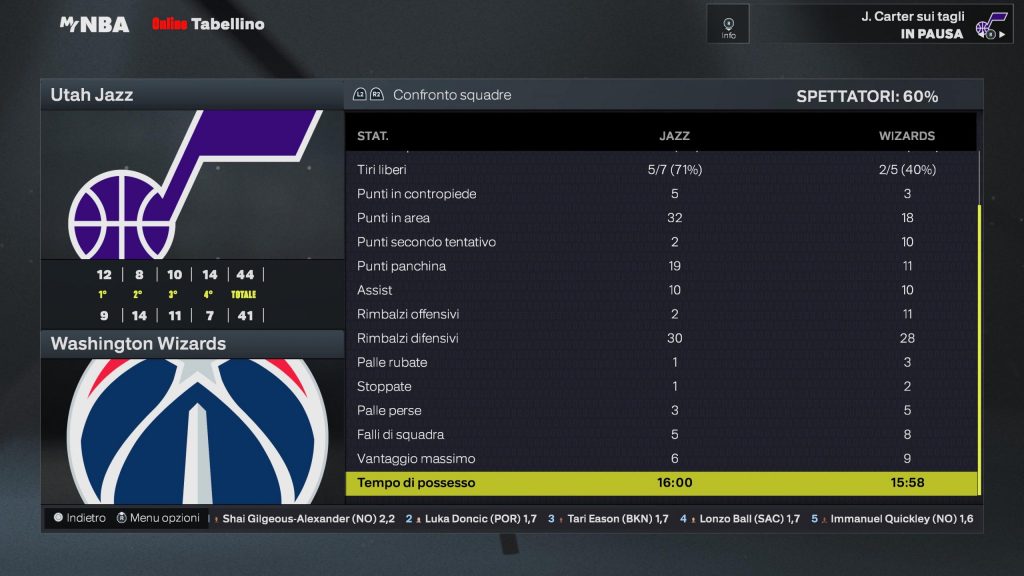This screenshot has width=1024, height=576.
Task: Select the Confronto squadre view header
Action: point(451,95)
